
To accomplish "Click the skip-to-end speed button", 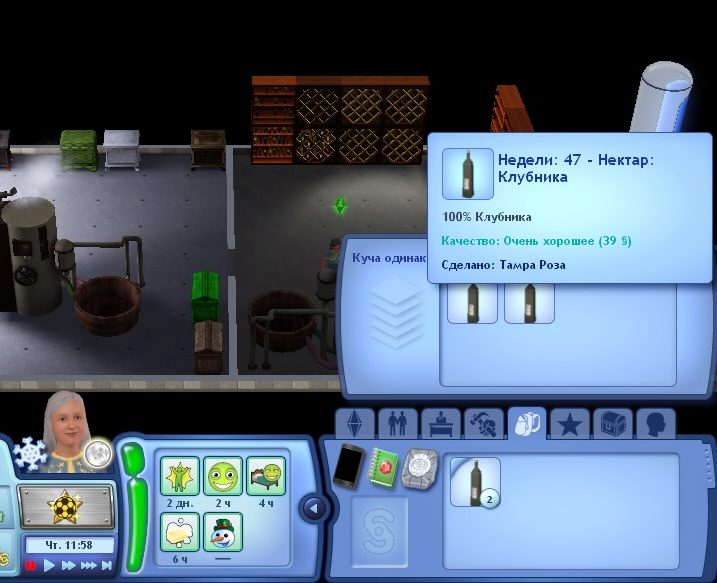I will click(107, 565).
